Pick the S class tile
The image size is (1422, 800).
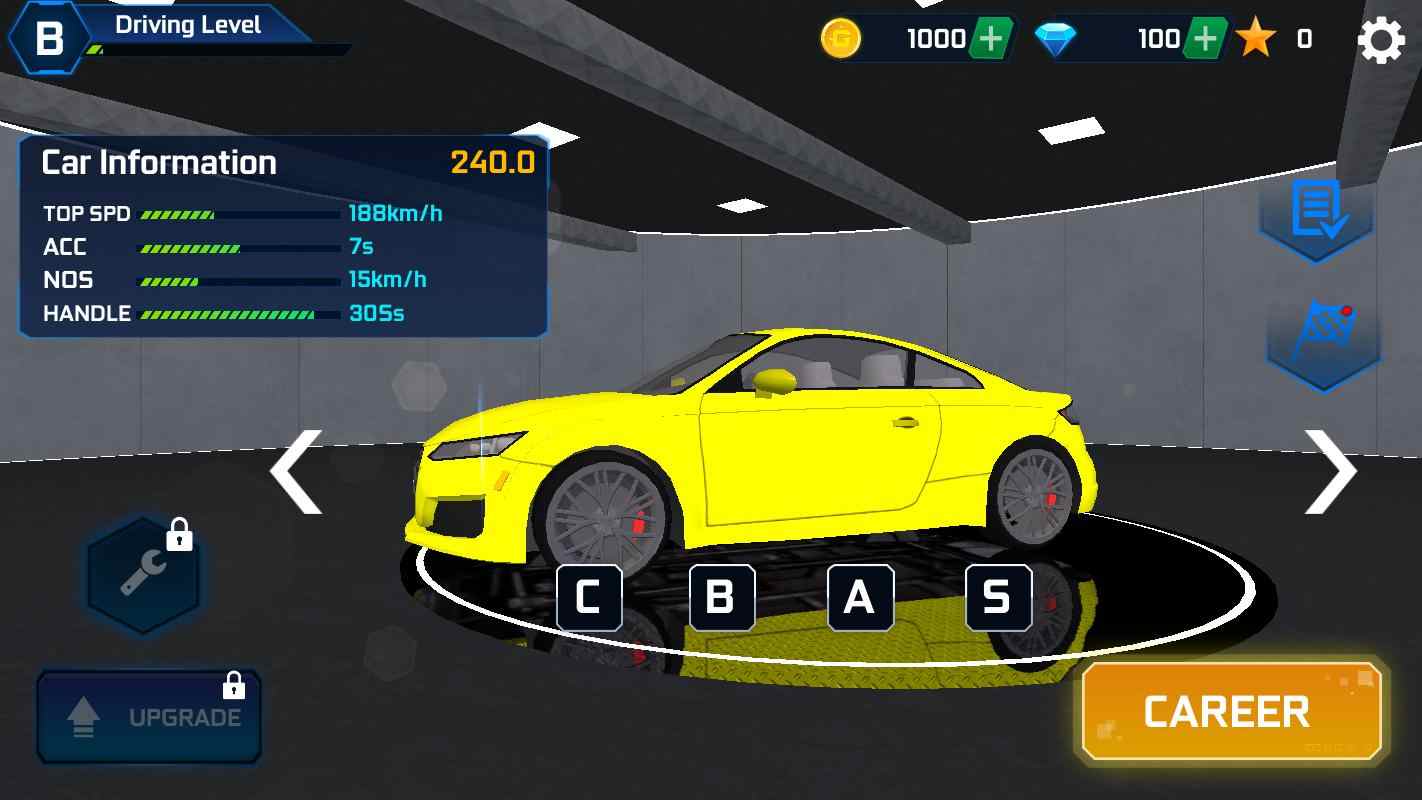tap(997, 598)
